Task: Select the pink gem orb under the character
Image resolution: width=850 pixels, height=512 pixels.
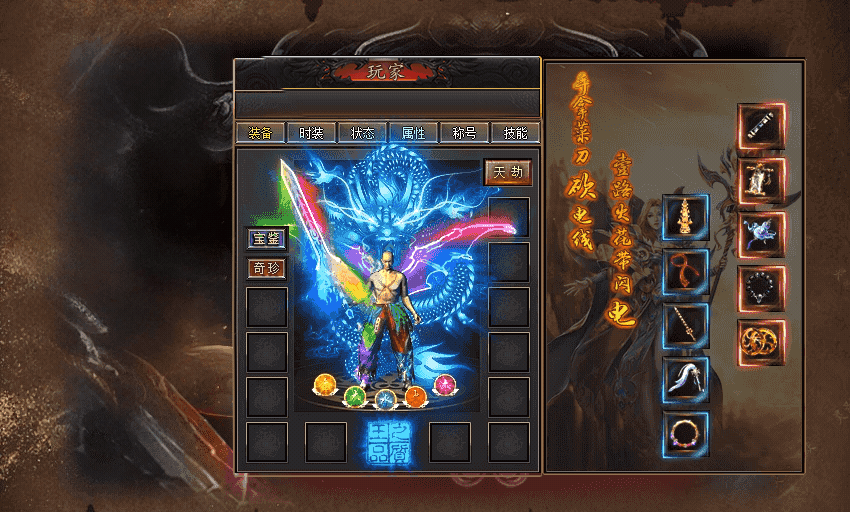Action: tap(445, 385)
